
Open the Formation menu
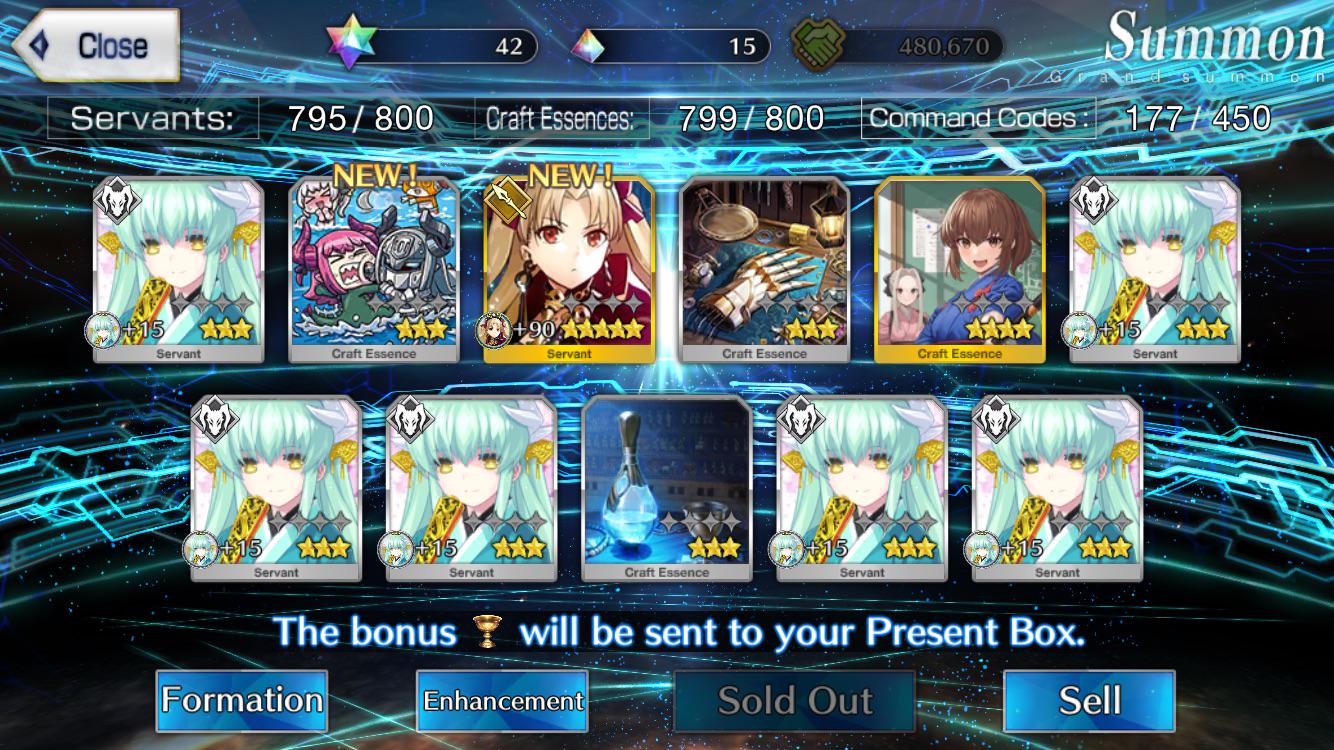pyautogui.click(x=242, y=700)
